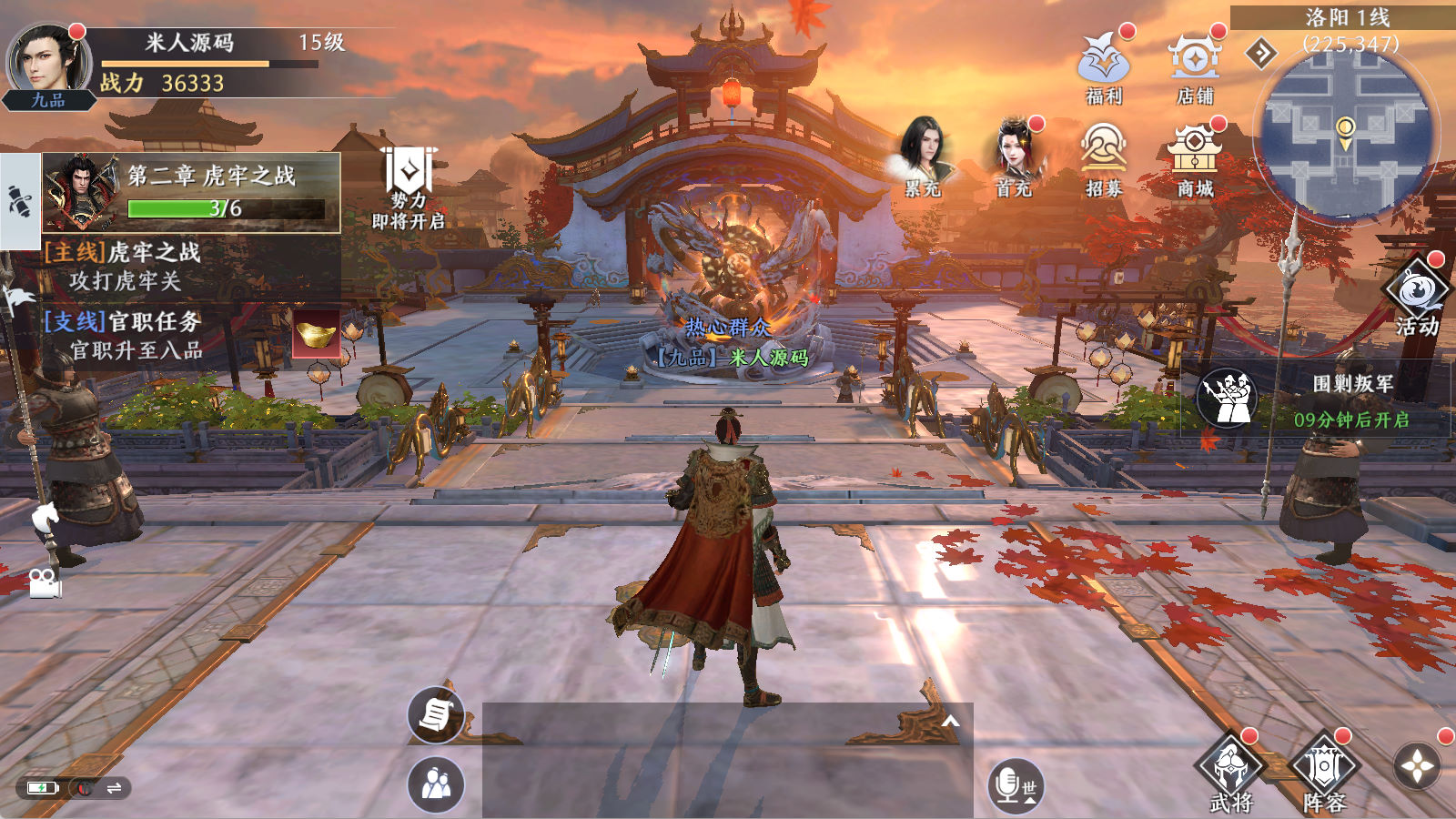This screenshot has width=1456, height=819.
Task: Open the Luoyang circular minimap
Action: coord(1344,135)
